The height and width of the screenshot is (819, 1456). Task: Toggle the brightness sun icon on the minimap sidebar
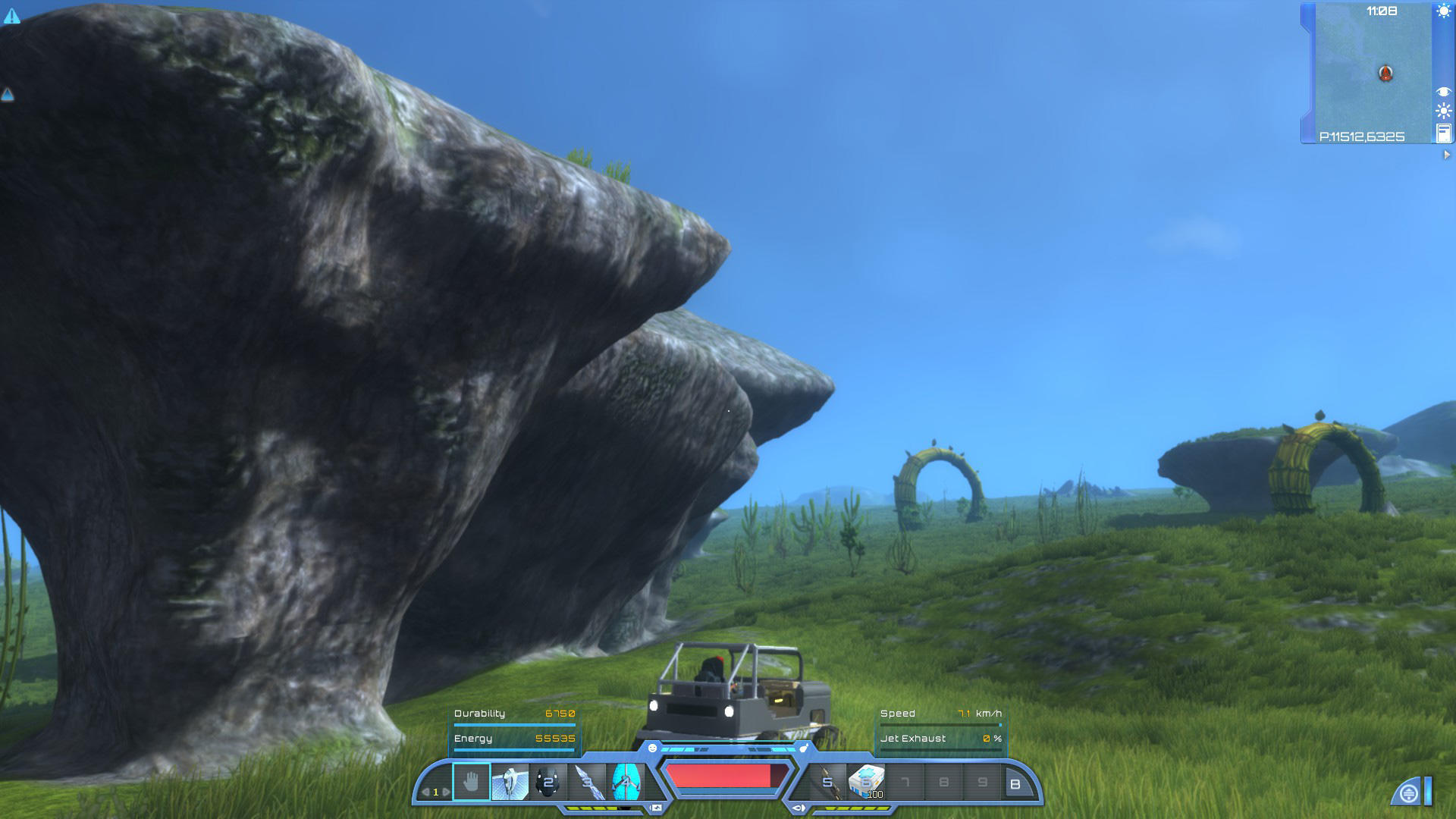[x=1443, y=109]
